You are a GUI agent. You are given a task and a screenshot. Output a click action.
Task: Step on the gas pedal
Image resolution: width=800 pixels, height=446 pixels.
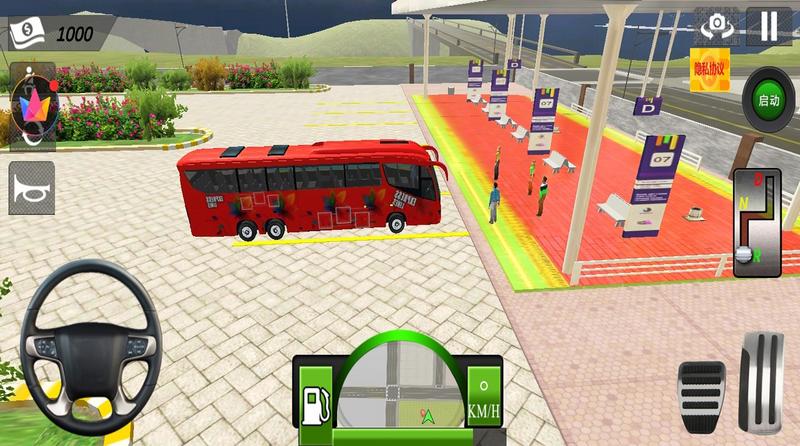tap(763, 379)
